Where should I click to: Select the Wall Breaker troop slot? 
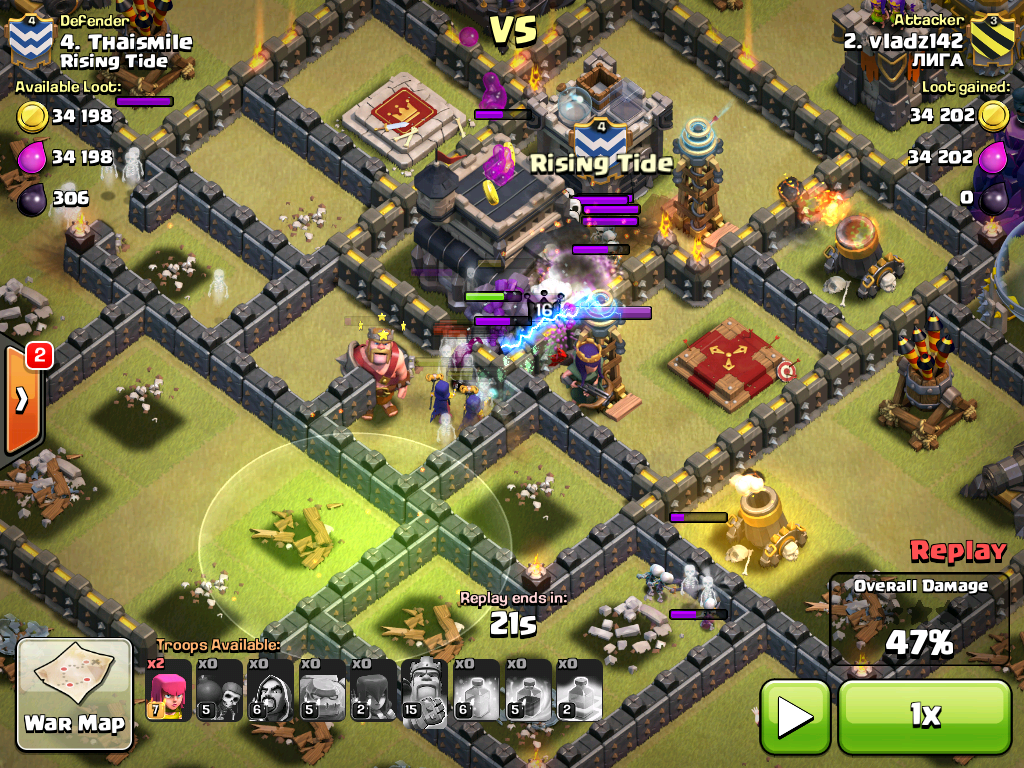[219, 690]
